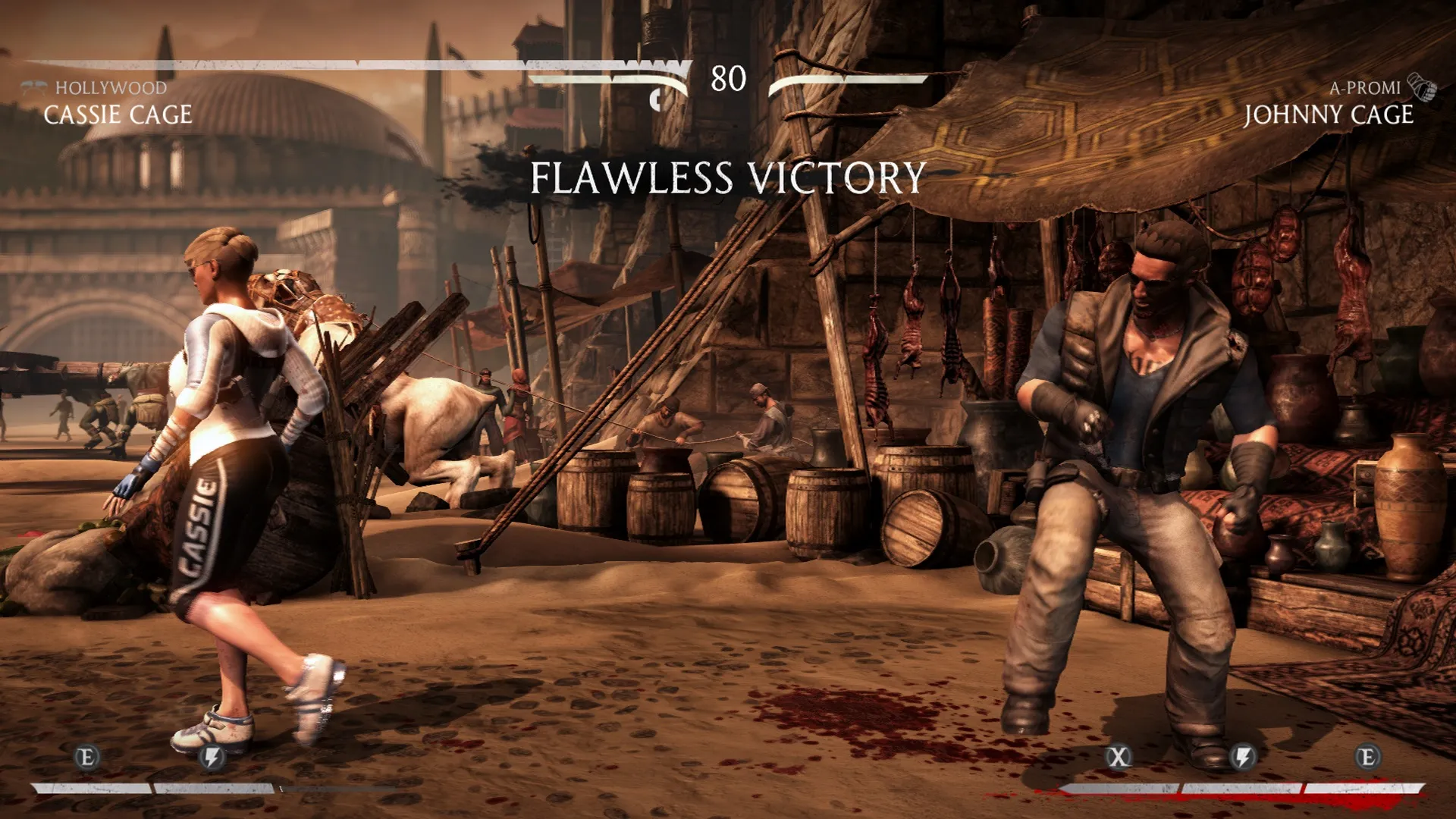The width and height of the screenshot is (1456, 819).
Task: Choose Johnny Cage's E meter icon
Action: [1367, 757]
